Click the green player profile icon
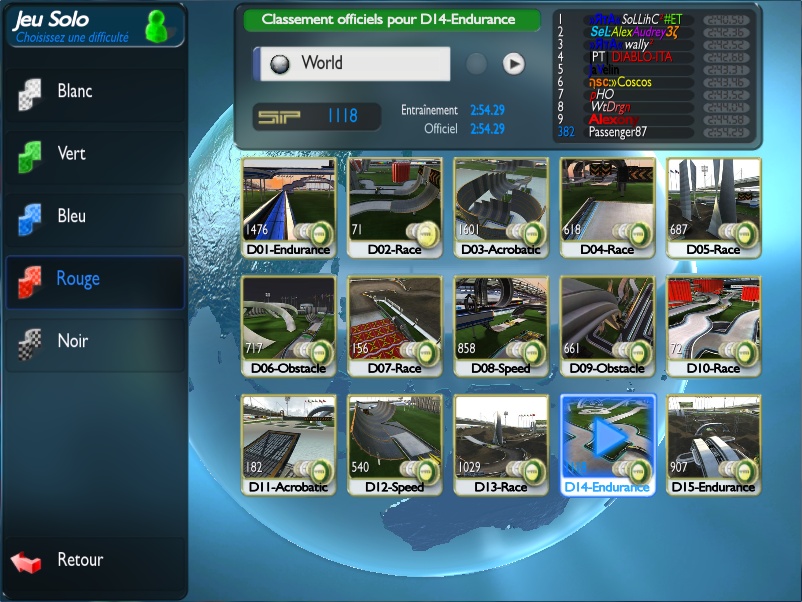The height and width of the screenshot is (602, 802). [158, 25]
